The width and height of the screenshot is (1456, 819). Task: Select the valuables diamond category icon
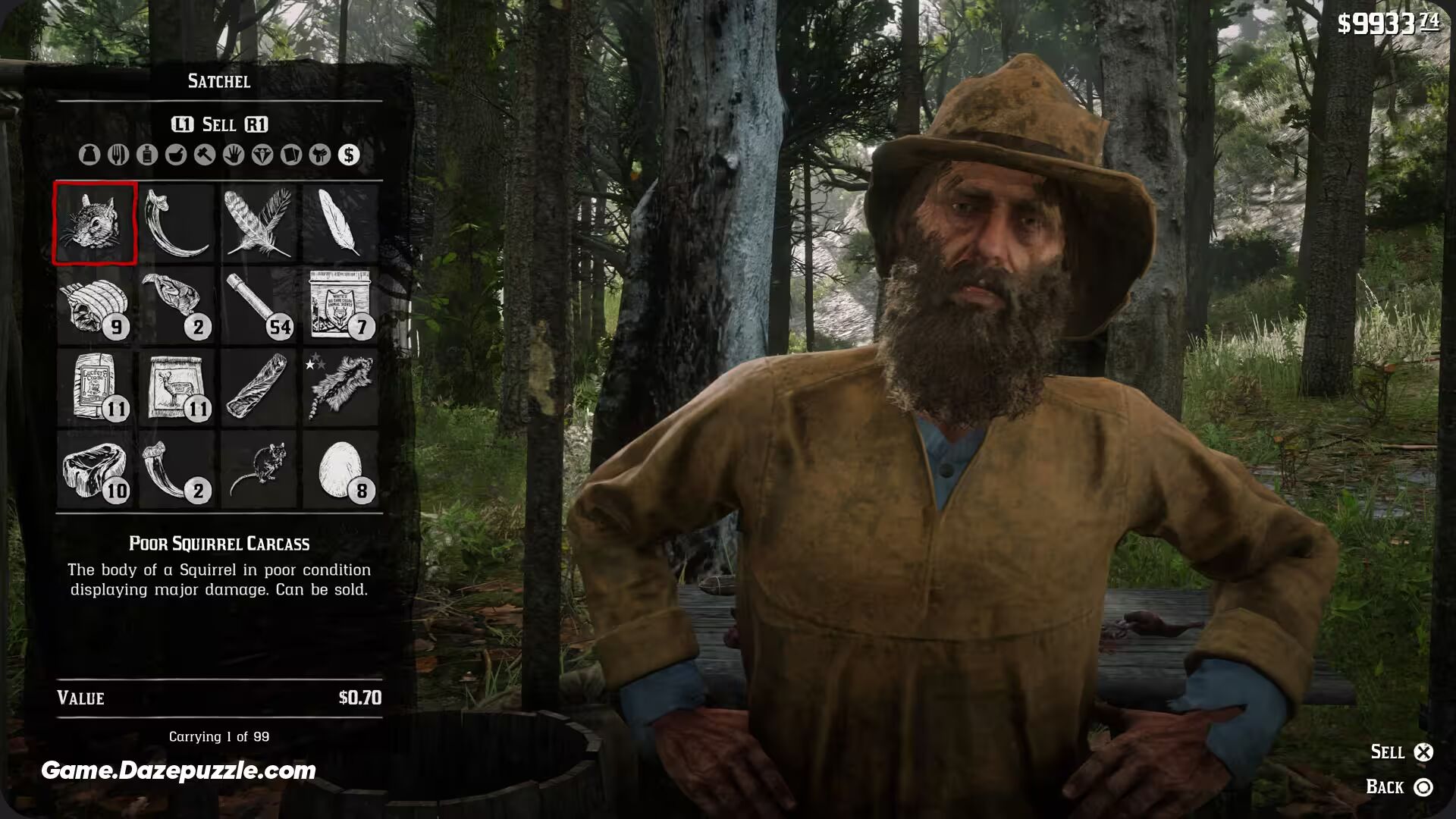pyautogui.click(x=262, y=155)
